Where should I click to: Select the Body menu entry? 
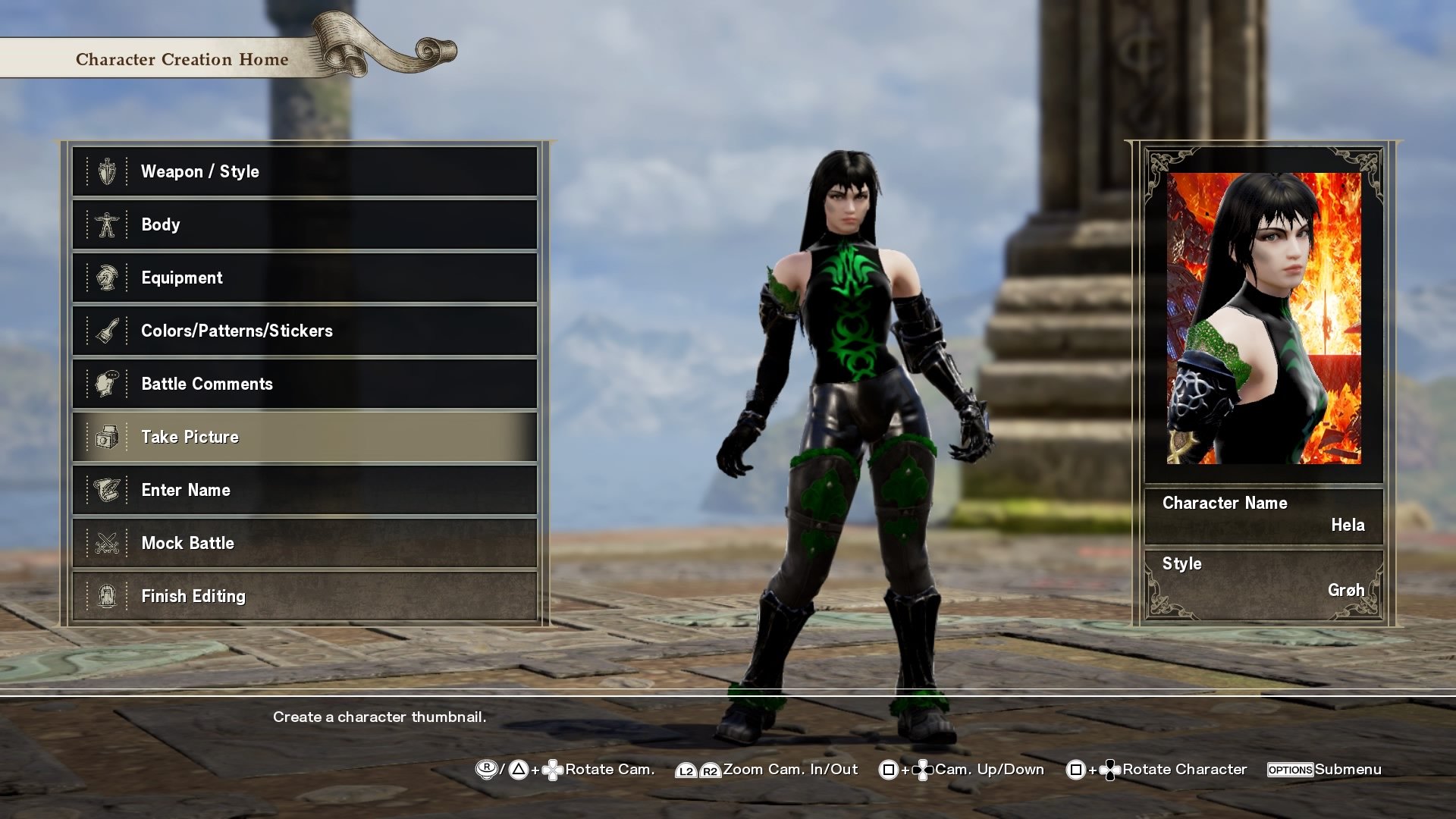coord(304,224)
